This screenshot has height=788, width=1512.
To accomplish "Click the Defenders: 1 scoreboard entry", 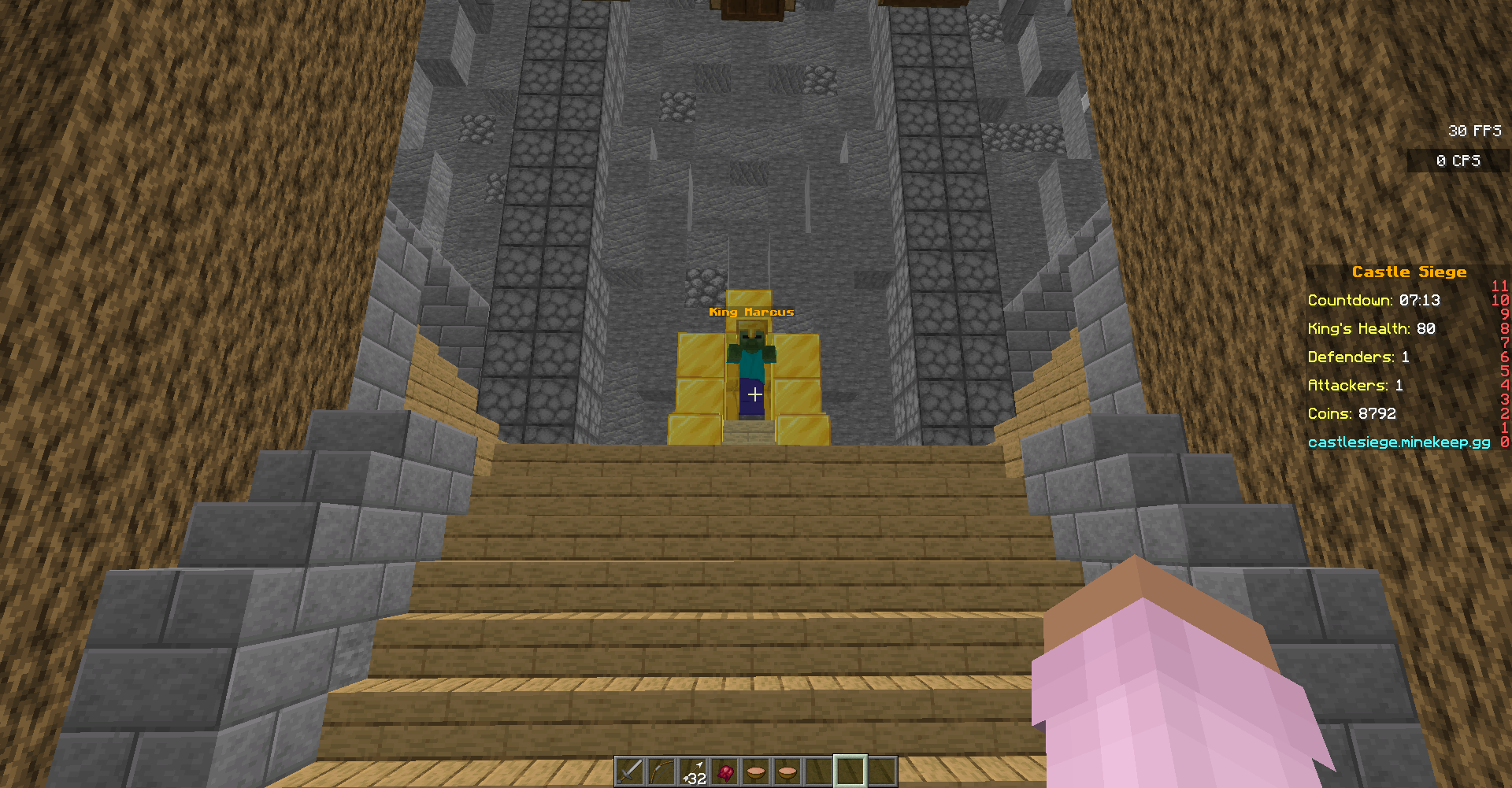I will click(x=1359, y=357).
